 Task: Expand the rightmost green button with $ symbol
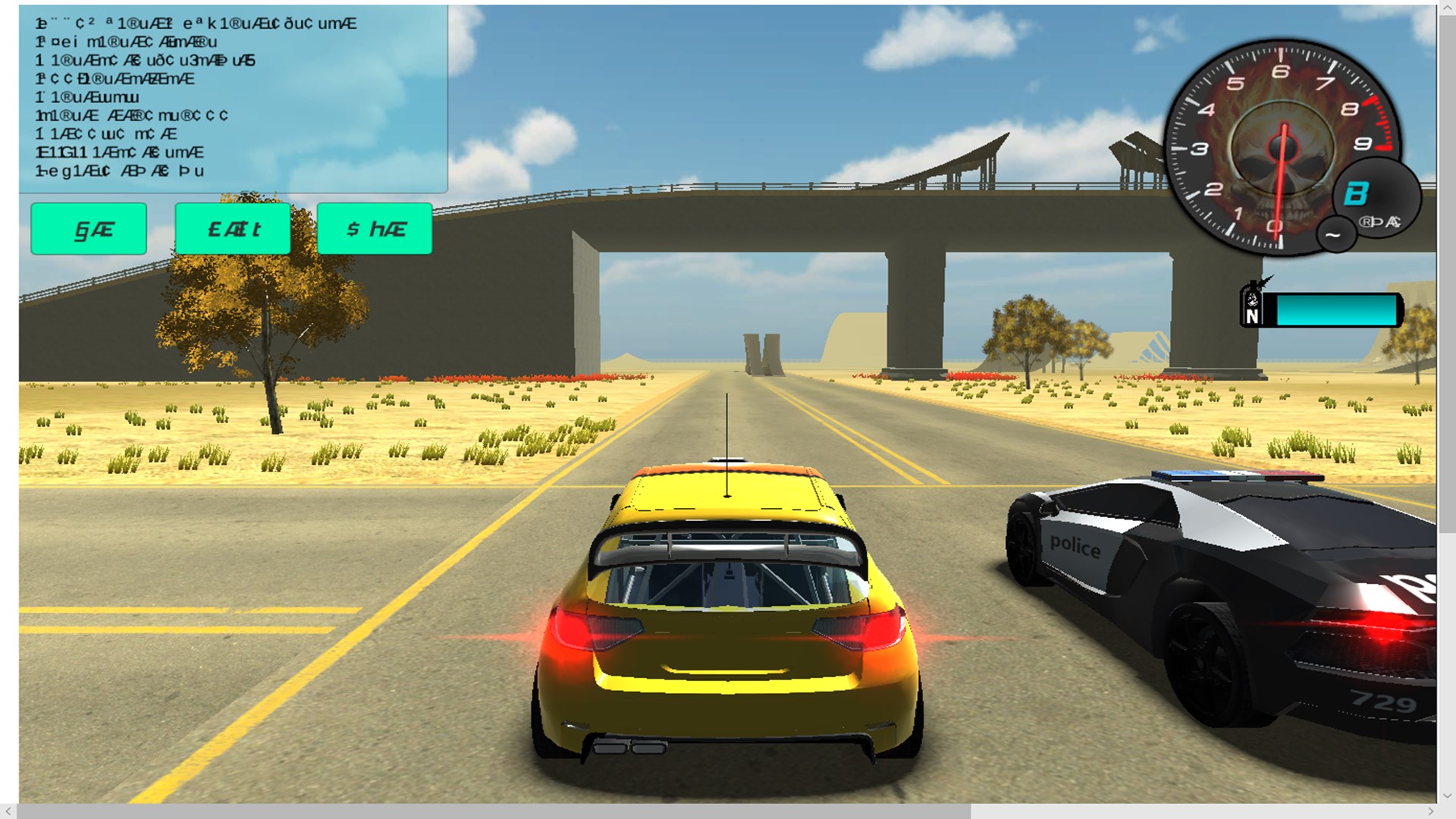[x=375, y=228]
